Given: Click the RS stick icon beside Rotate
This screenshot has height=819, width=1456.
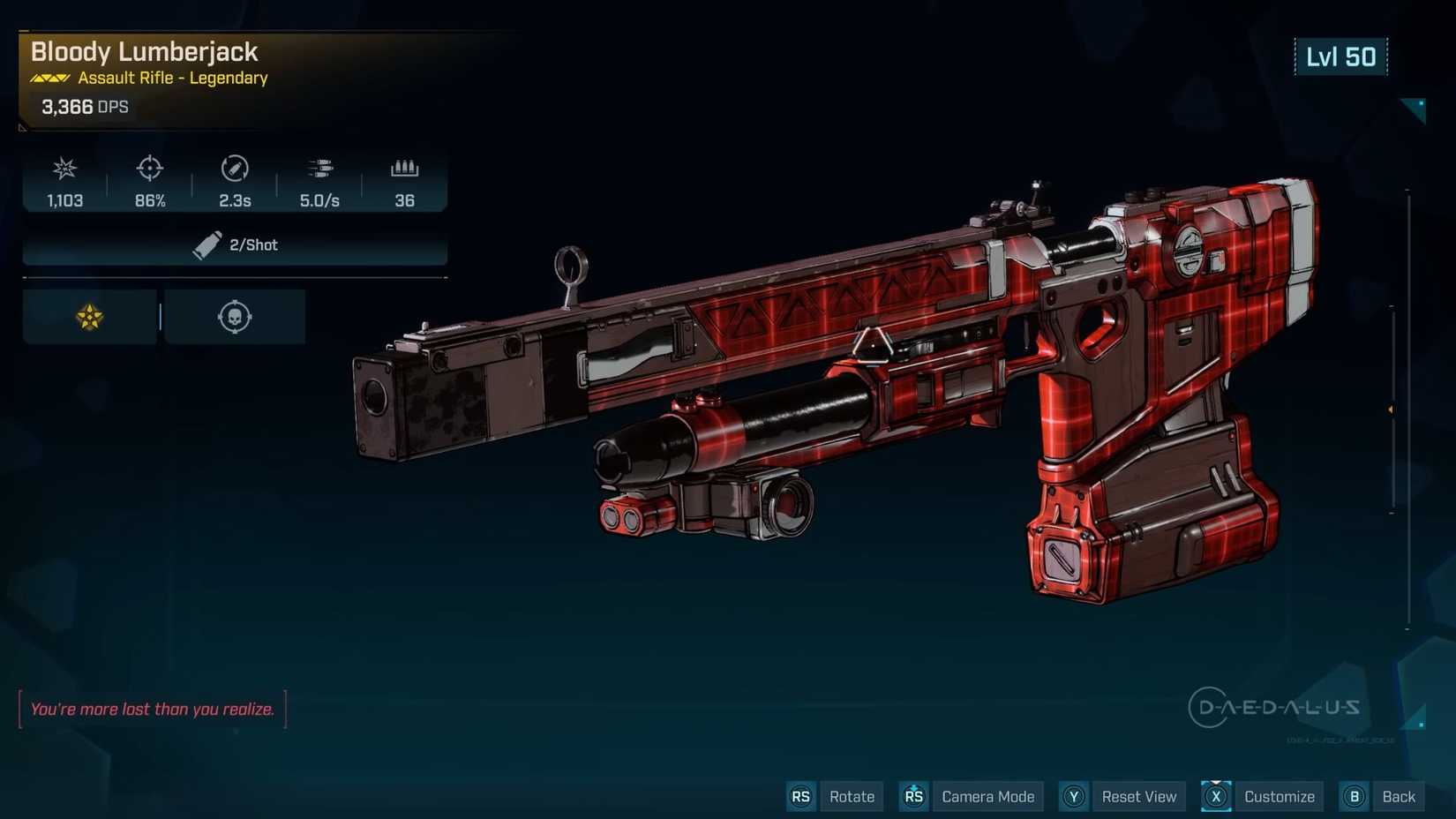Looking at the screenshot, I should 801,796.
